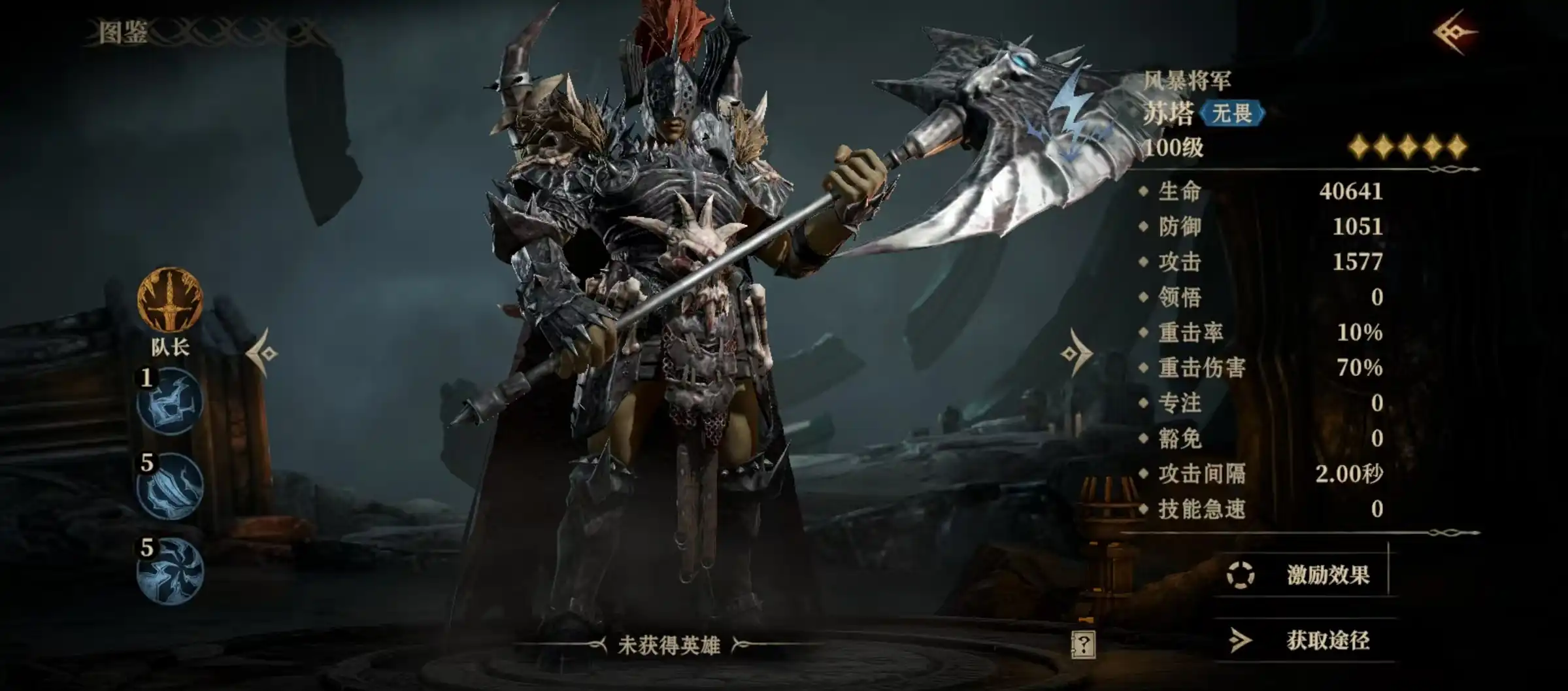
Task: Select the 队长 leader skill icon
Action: (170, 300)
